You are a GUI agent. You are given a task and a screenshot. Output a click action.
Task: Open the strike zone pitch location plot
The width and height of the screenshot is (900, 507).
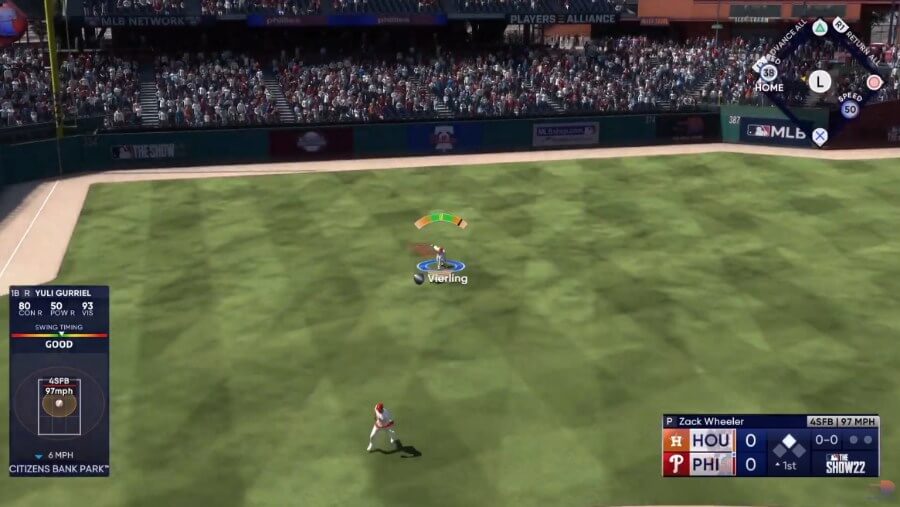pos(59,405)
